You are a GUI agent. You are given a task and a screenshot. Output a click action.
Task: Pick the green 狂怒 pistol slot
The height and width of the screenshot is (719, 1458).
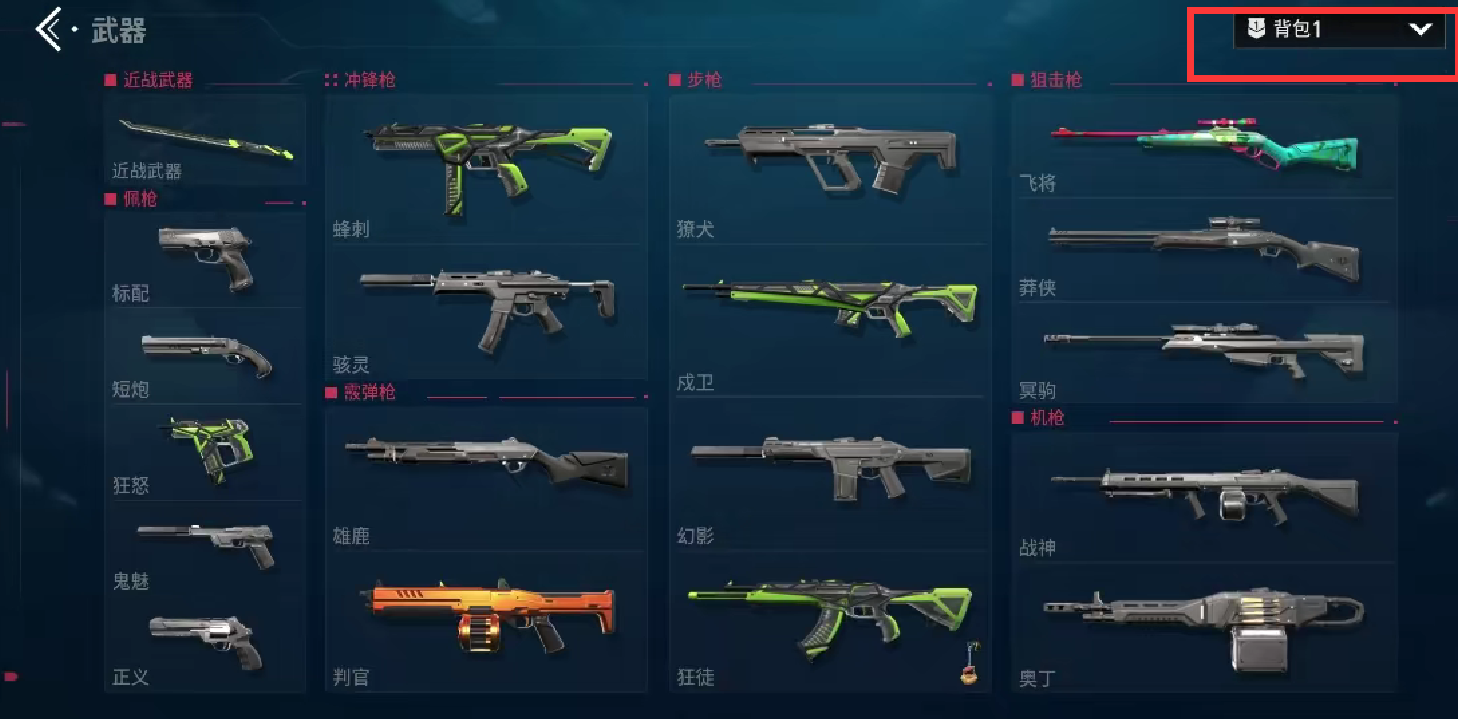pos(205,451)
